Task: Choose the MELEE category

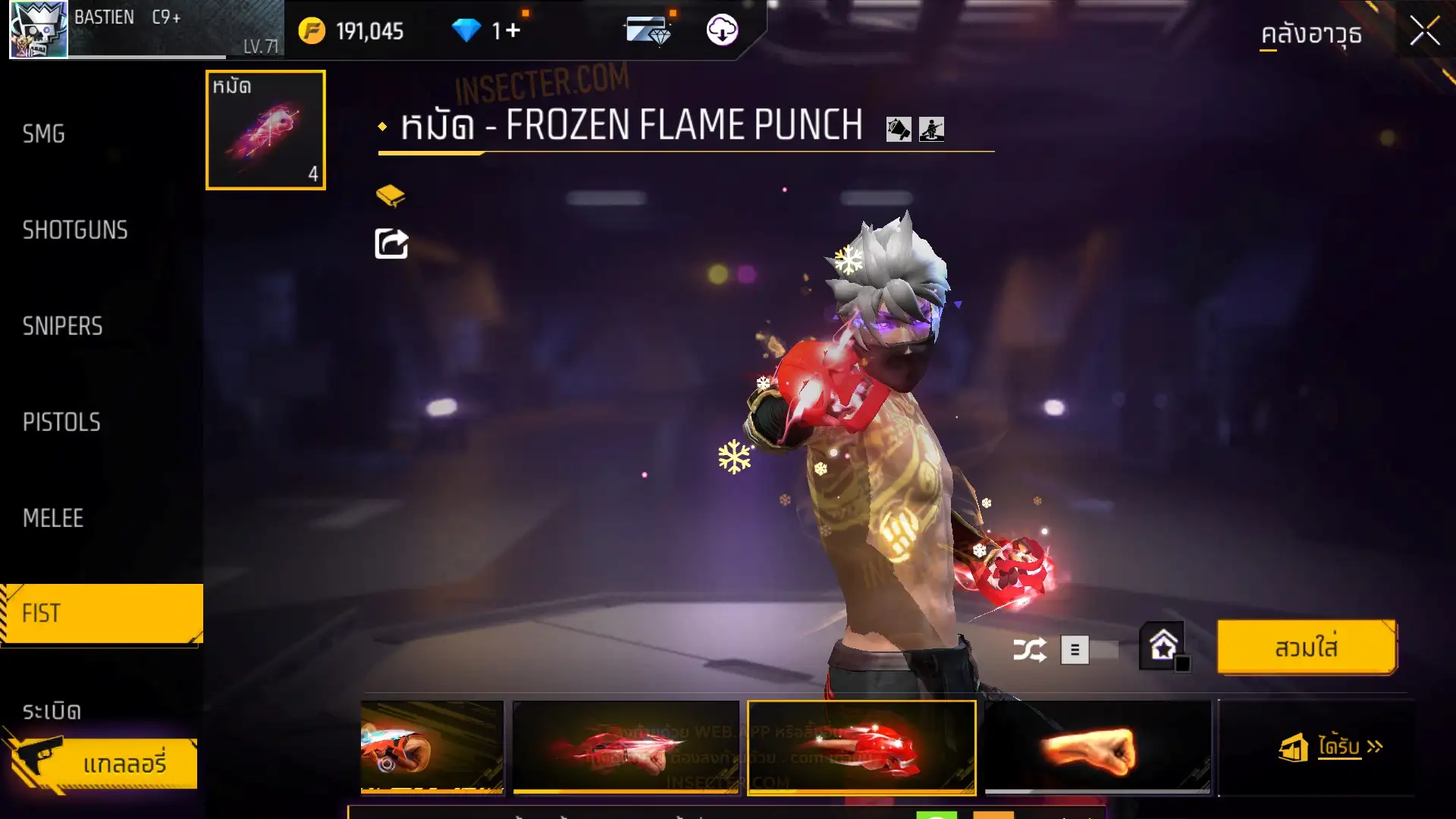Action: pos(53,519)
